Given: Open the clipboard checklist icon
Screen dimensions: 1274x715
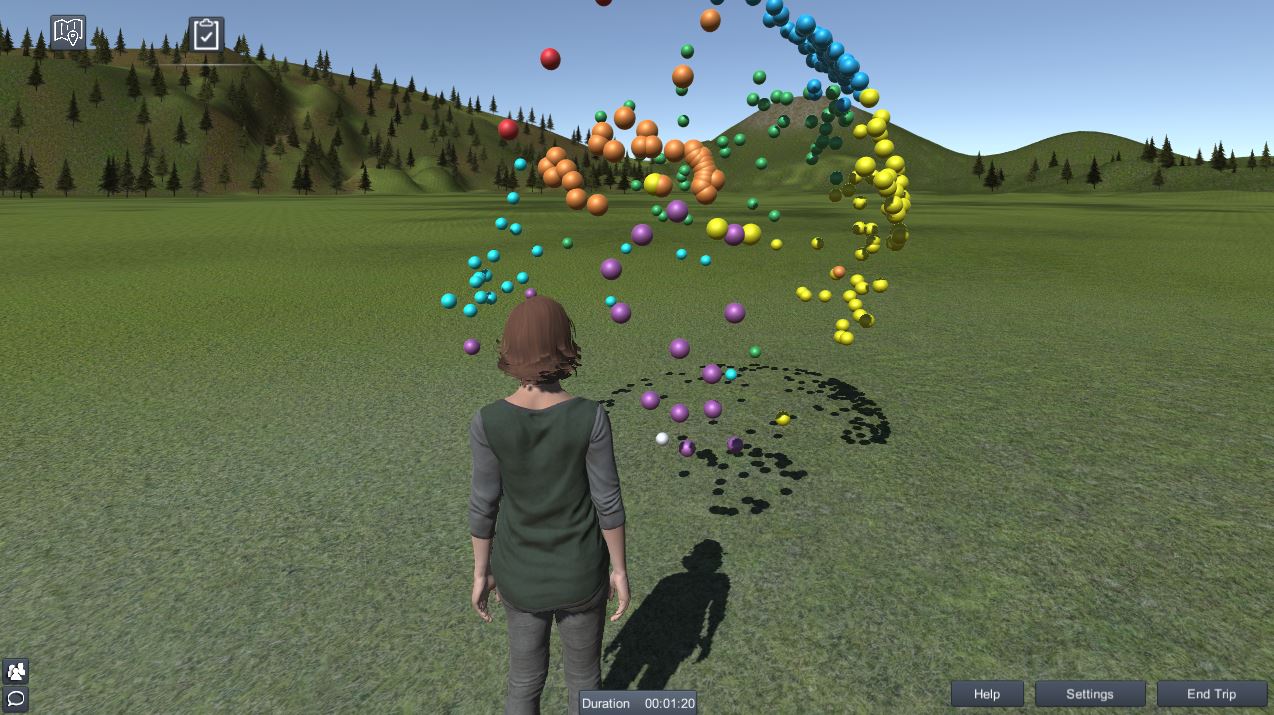Looking at the screenshot, I should point(206,35).
